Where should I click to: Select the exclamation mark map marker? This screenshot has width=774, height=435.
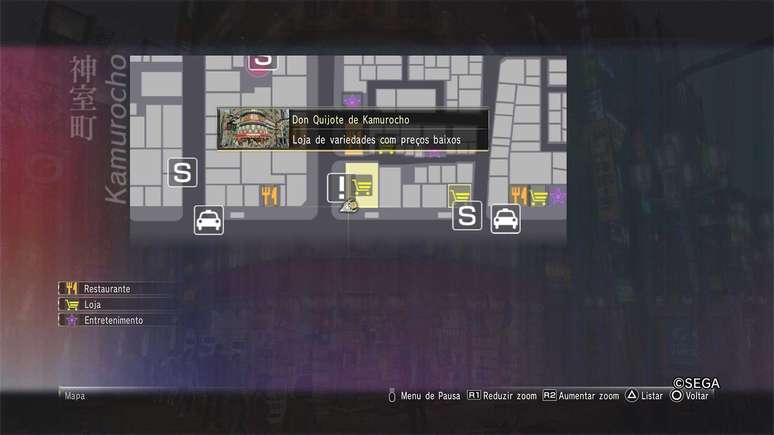(342, 187)
